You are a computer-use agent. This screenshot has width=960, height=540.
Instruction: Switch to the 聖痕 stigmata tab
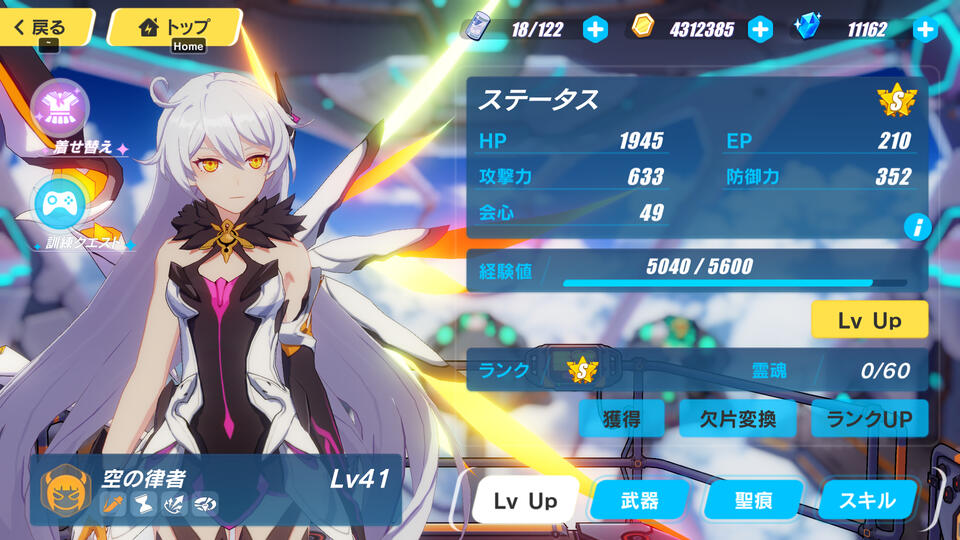pyautogui.click(x=753, y=500)
